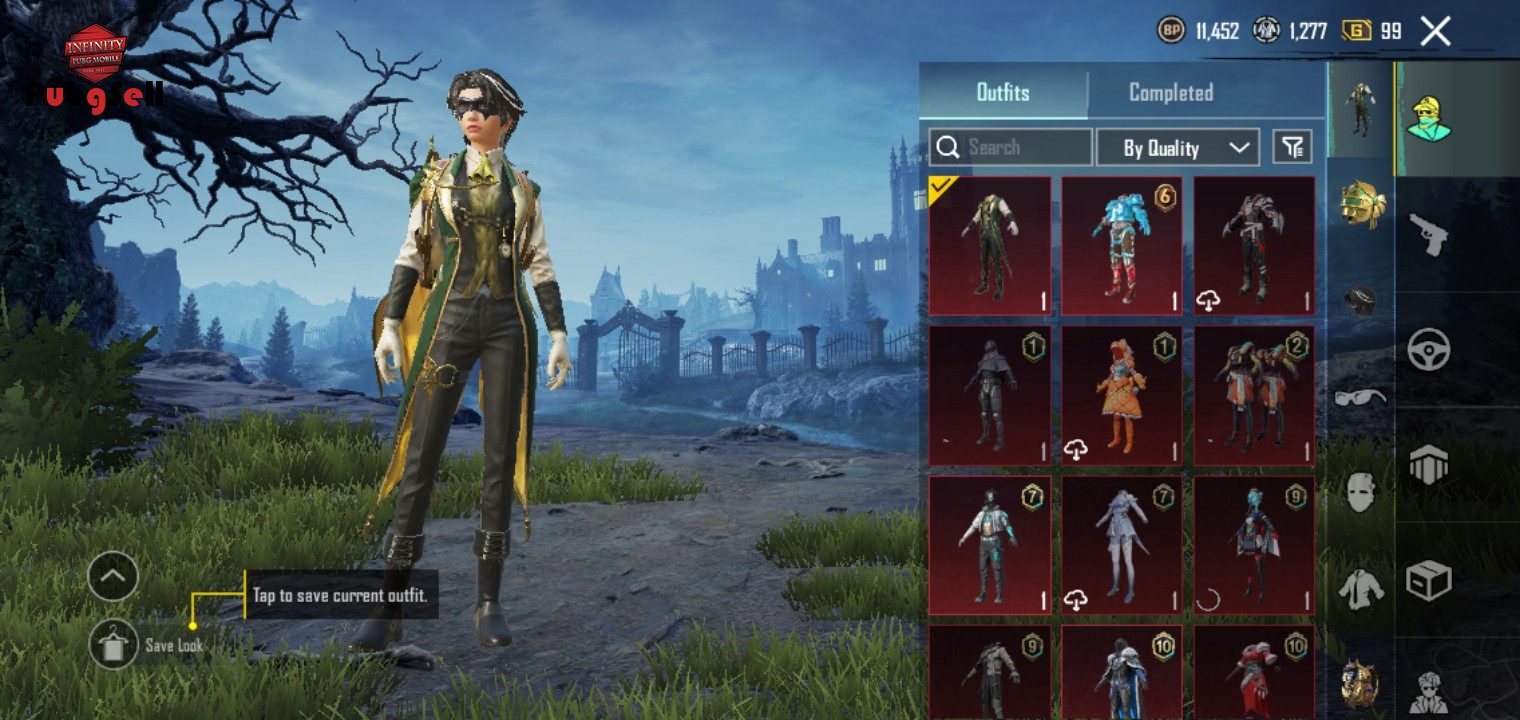The height and width of the screenshot is (720, 1520).
Task: Select the equipped green and gold coat outfit
Action: (989, 246)
